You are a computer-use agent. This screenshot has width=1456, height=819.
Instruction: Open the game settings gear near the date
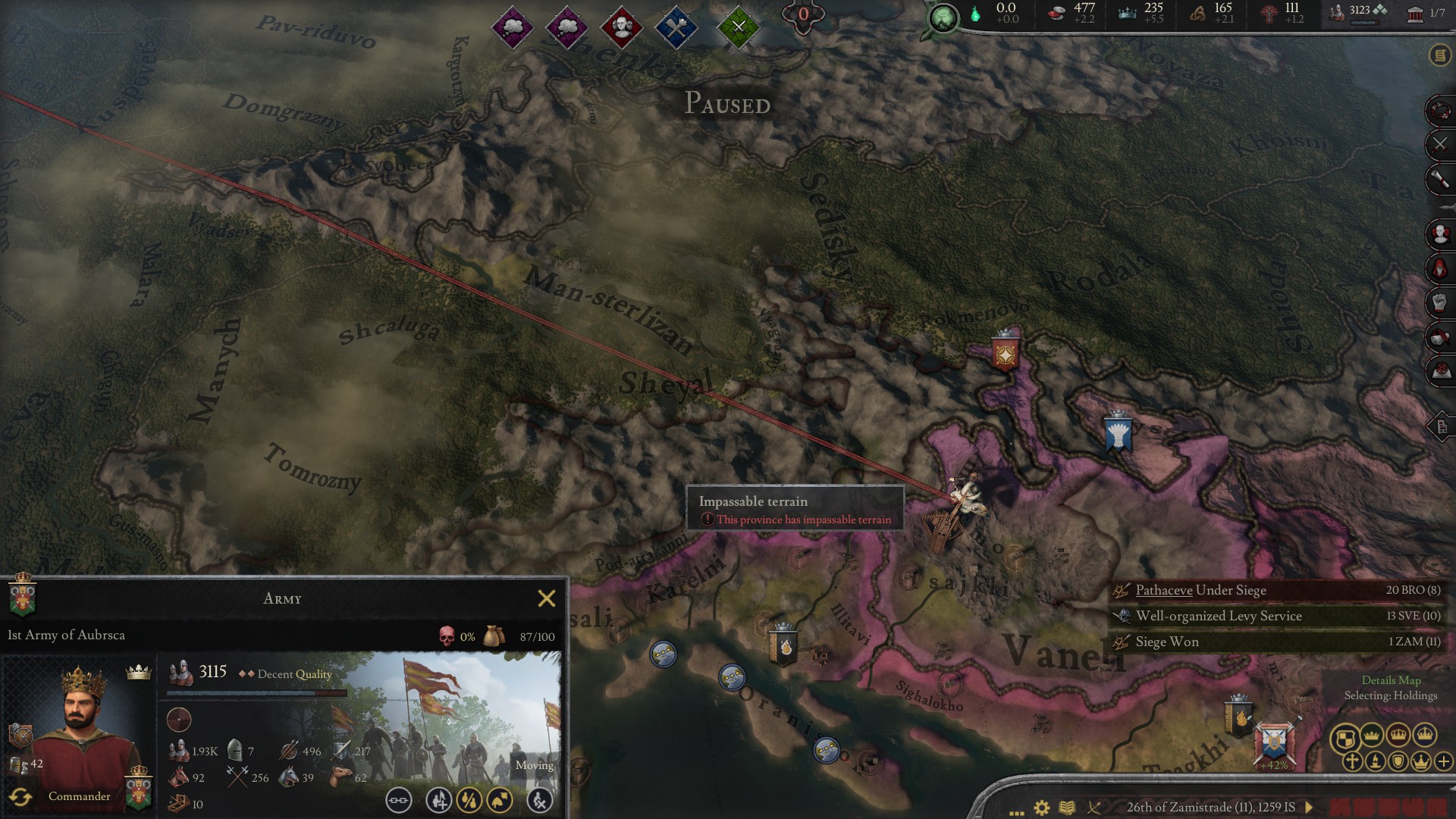coord(1042,808)
